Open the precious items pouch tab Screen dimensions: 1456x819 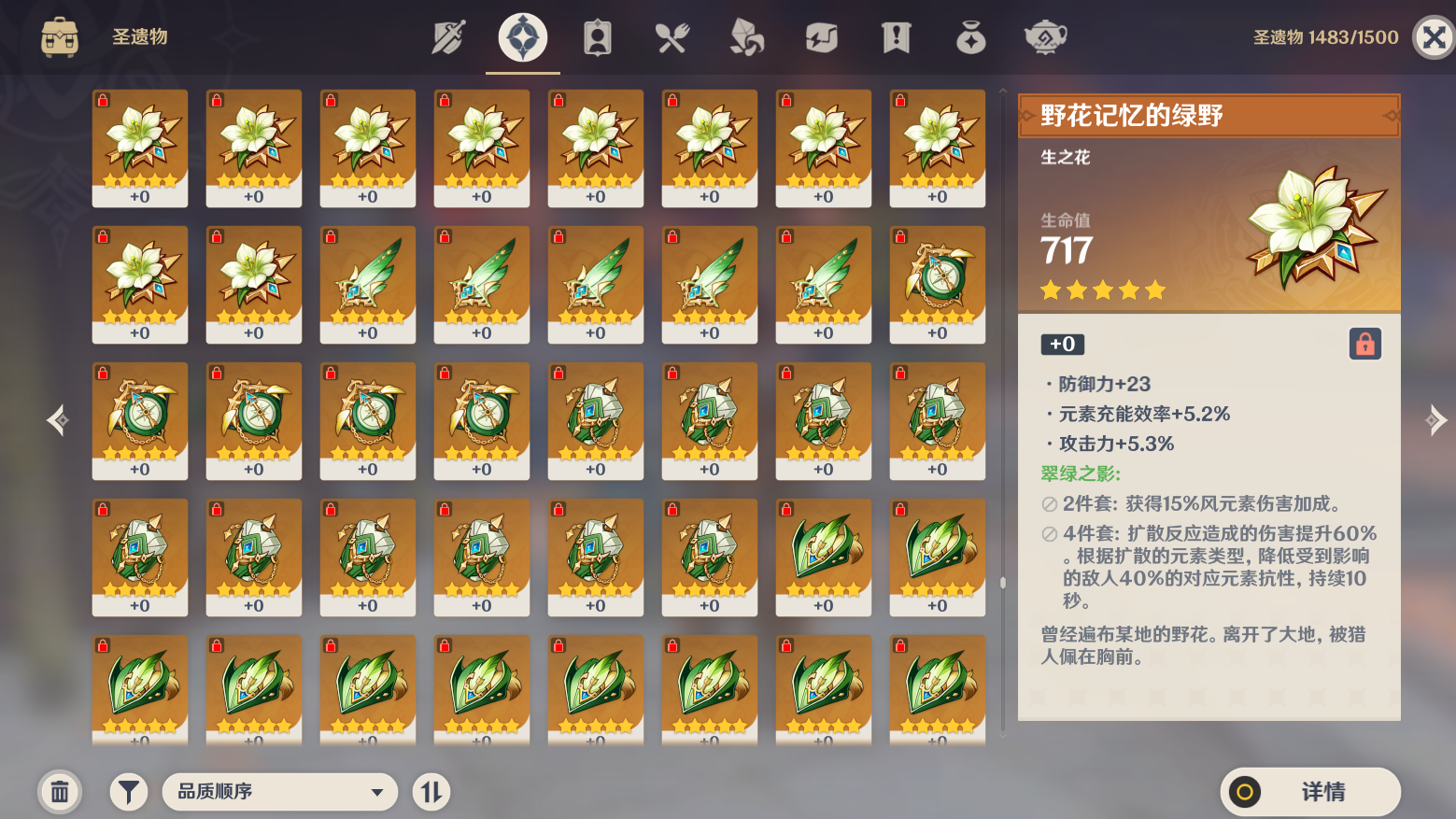pyautogui.click(x=970, y=37)
